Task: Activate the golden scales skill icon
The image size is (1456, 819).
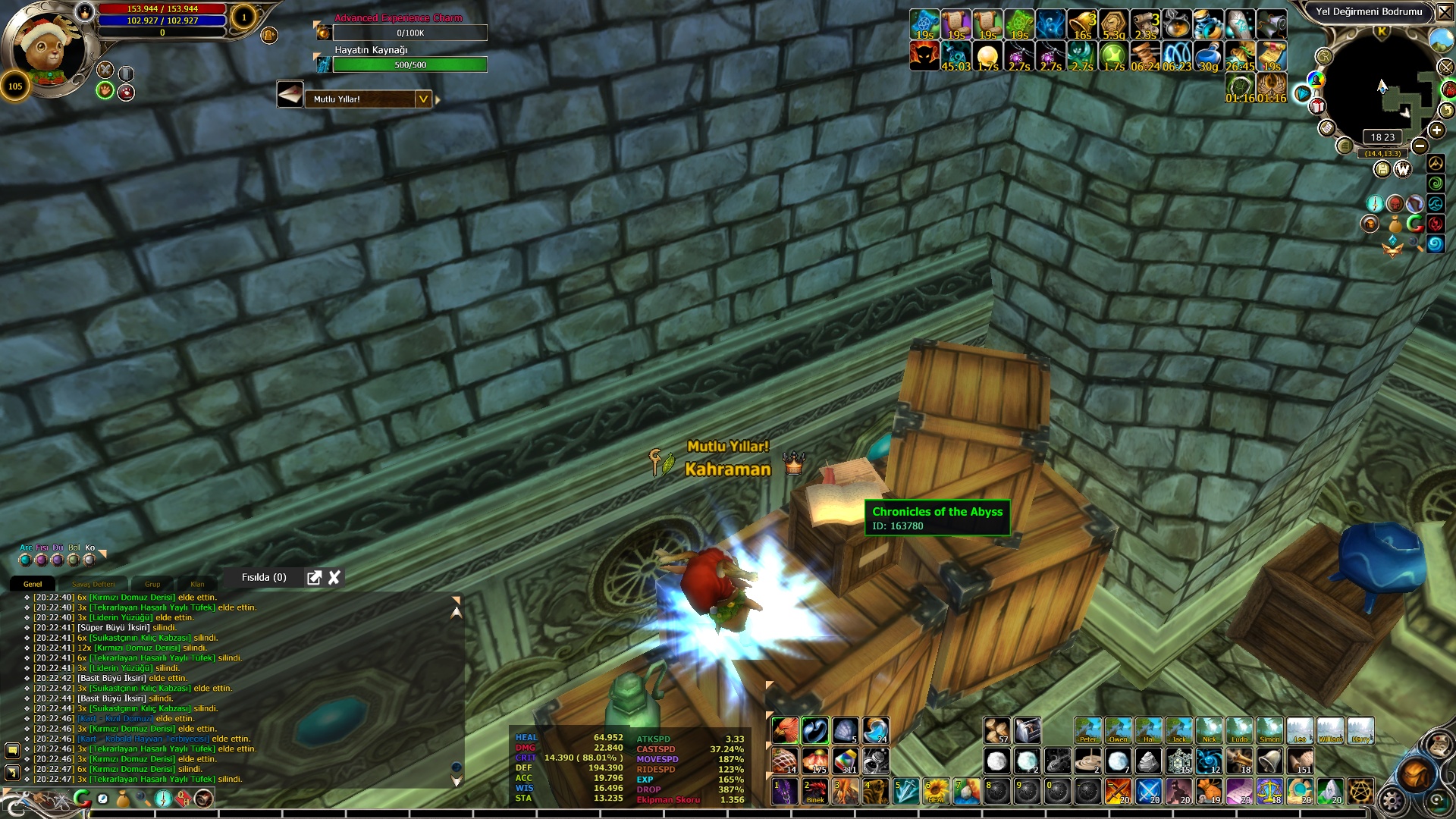Action: coord(1269,791)
